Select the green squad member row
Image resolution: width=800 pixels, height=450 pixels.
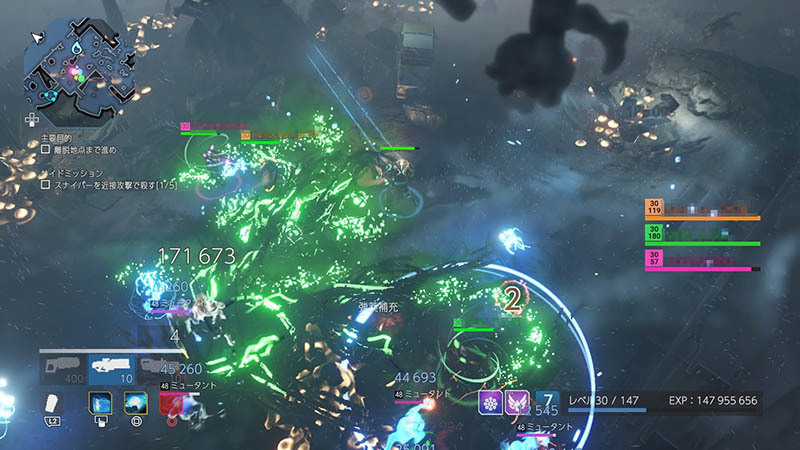click(x=702, y=235)
